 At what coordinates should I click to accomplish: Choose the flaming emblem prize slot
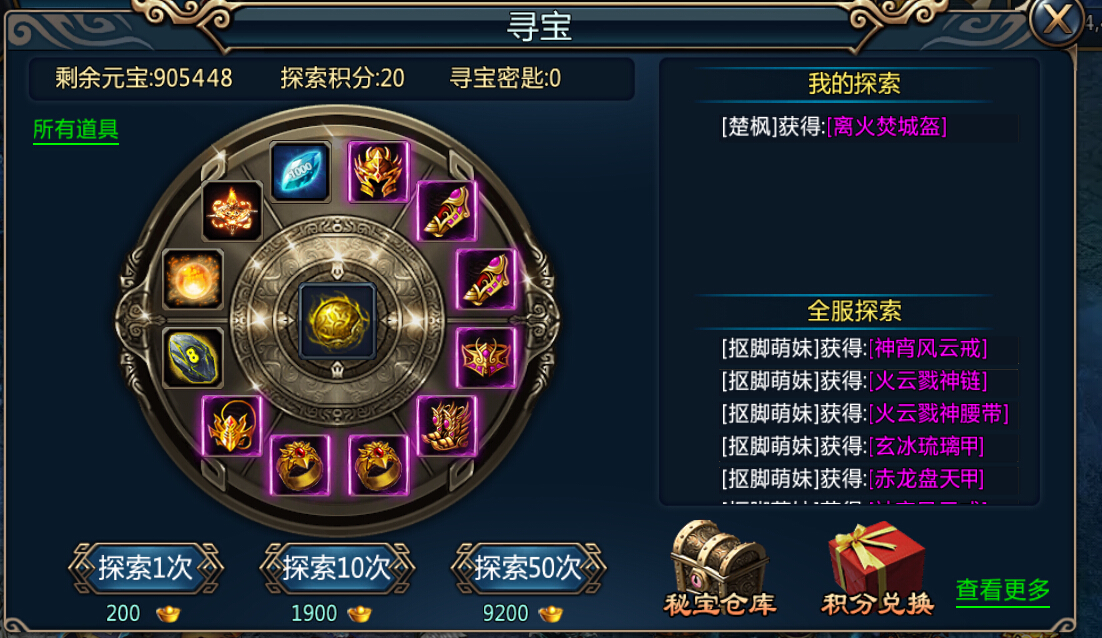point(232,211)
